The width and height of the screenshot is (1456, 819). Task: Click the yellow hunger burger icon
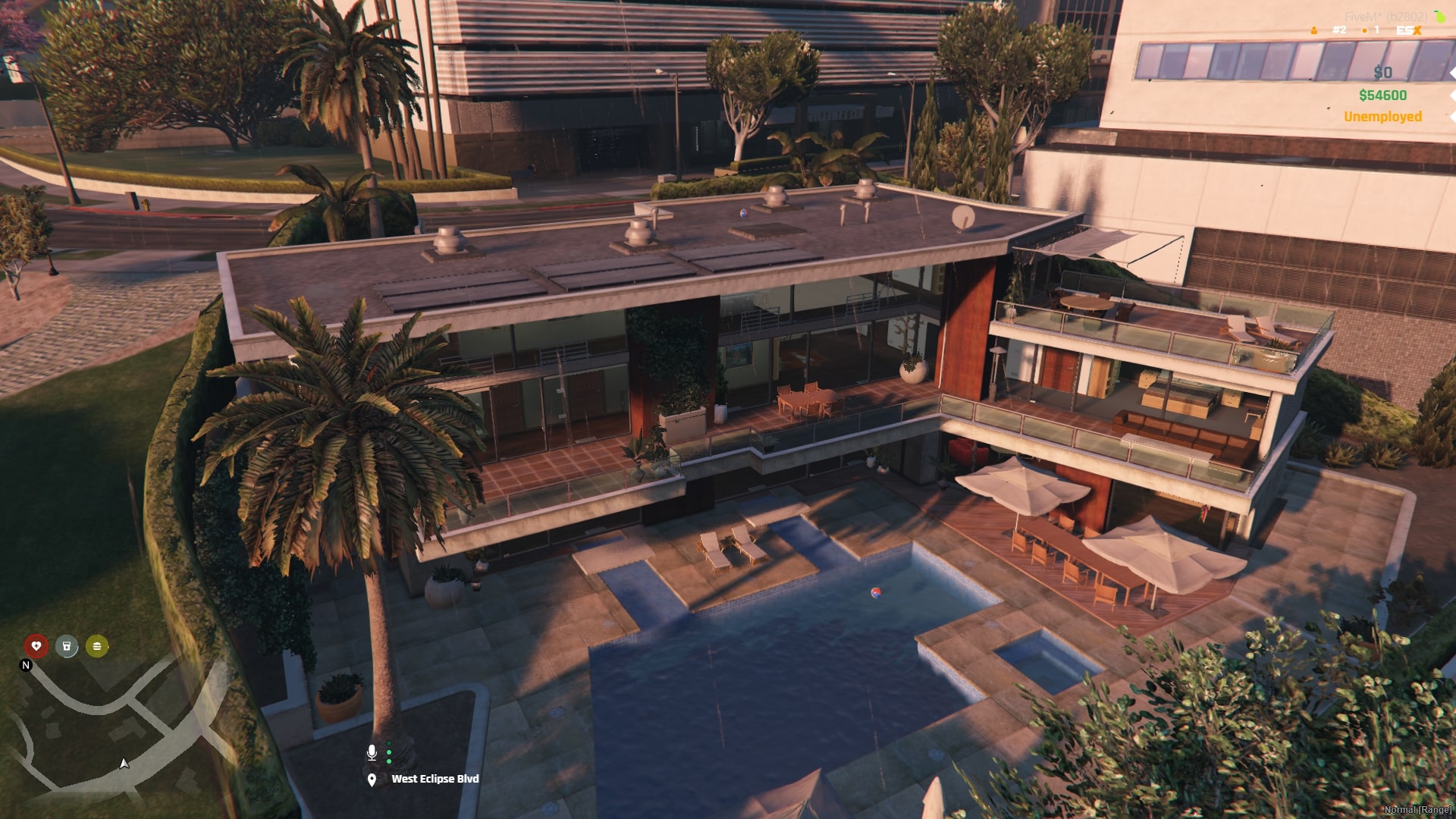click(96, 648)
